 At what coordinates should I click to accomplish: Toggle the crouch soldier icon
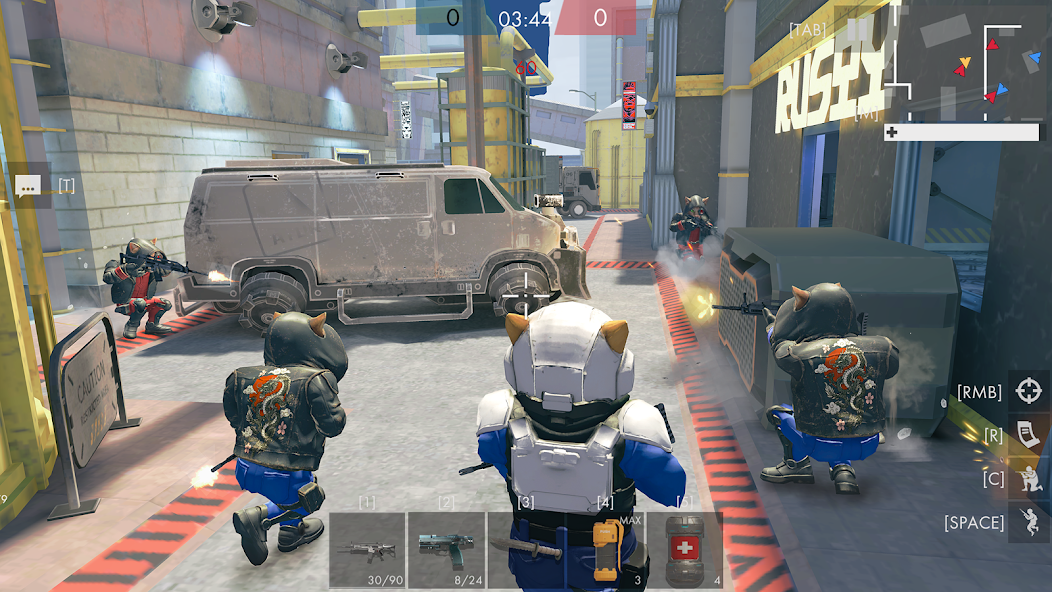pyautogui.click(x=1028, y=478)
